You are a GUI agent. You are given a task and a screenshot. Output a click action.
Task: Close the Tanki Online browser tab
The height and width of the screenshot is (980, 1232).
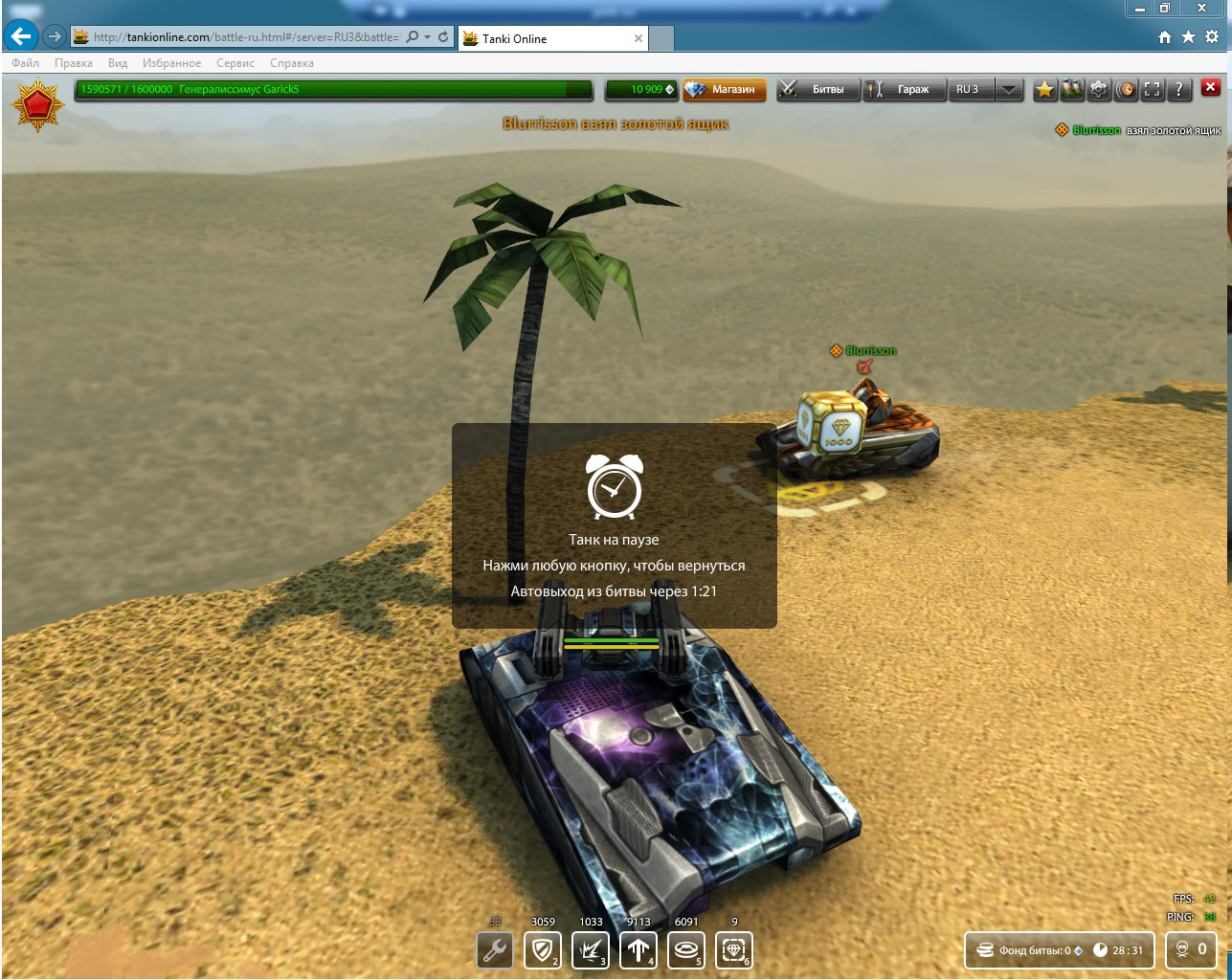click(x=638, y=38)
